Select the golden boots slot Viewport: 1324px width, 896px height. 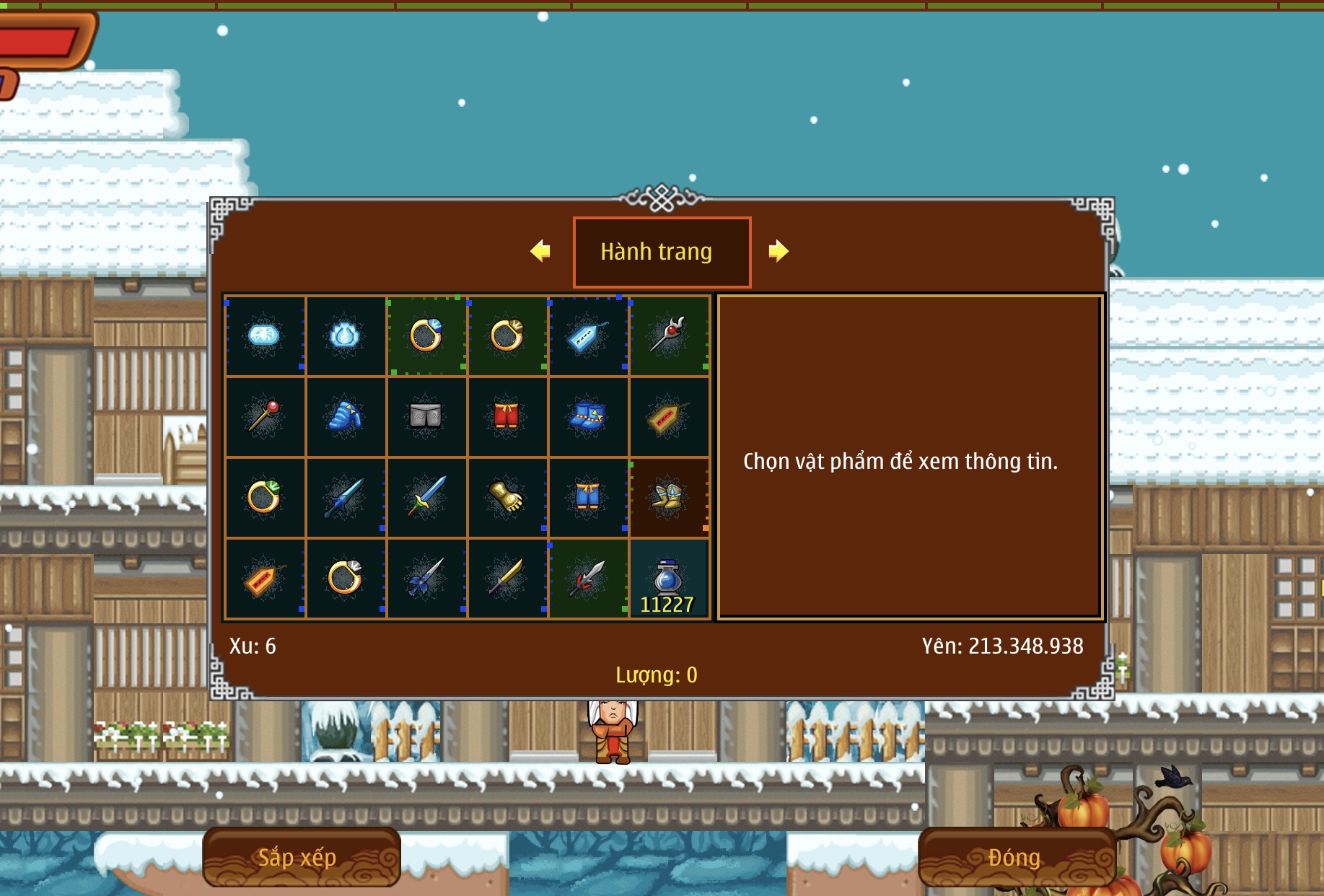(x=668, y=497)
